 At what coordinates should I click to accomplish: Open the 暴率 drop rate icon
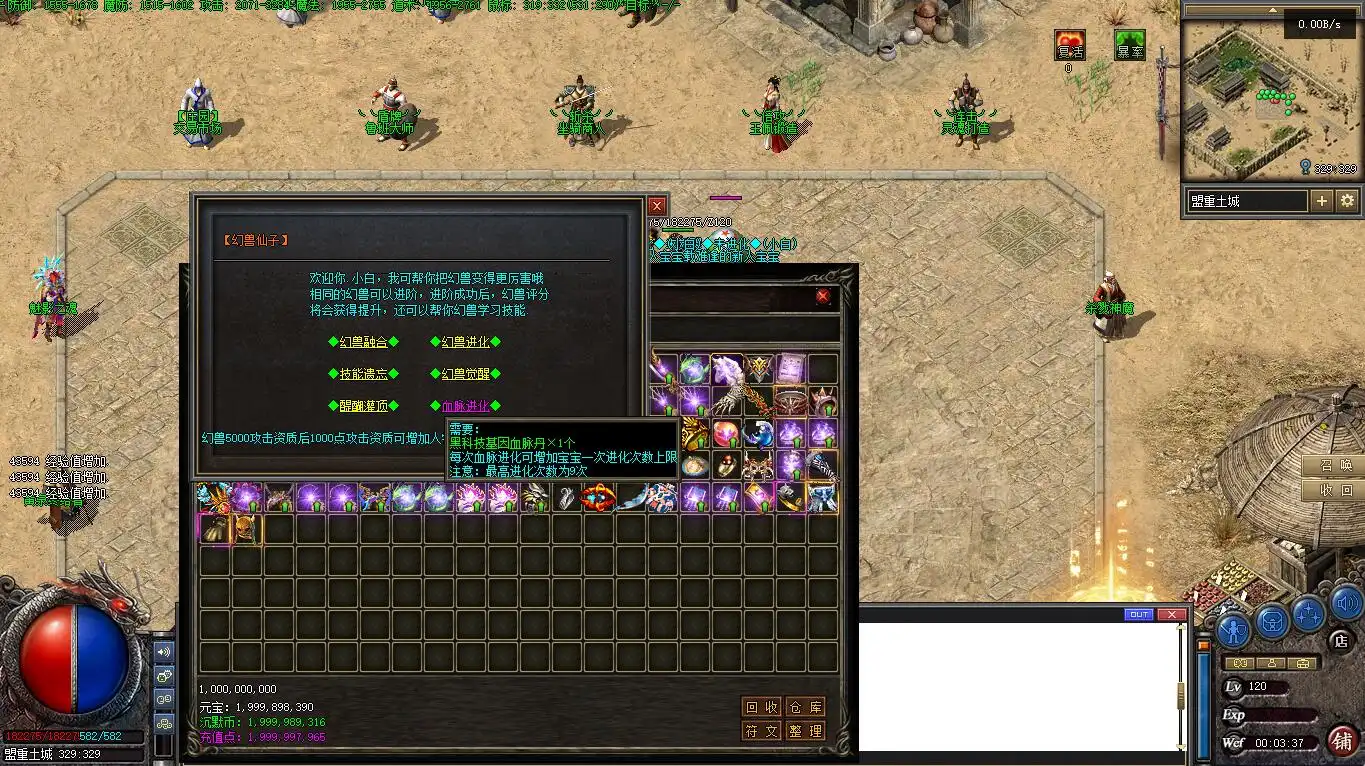point(1130,46)
